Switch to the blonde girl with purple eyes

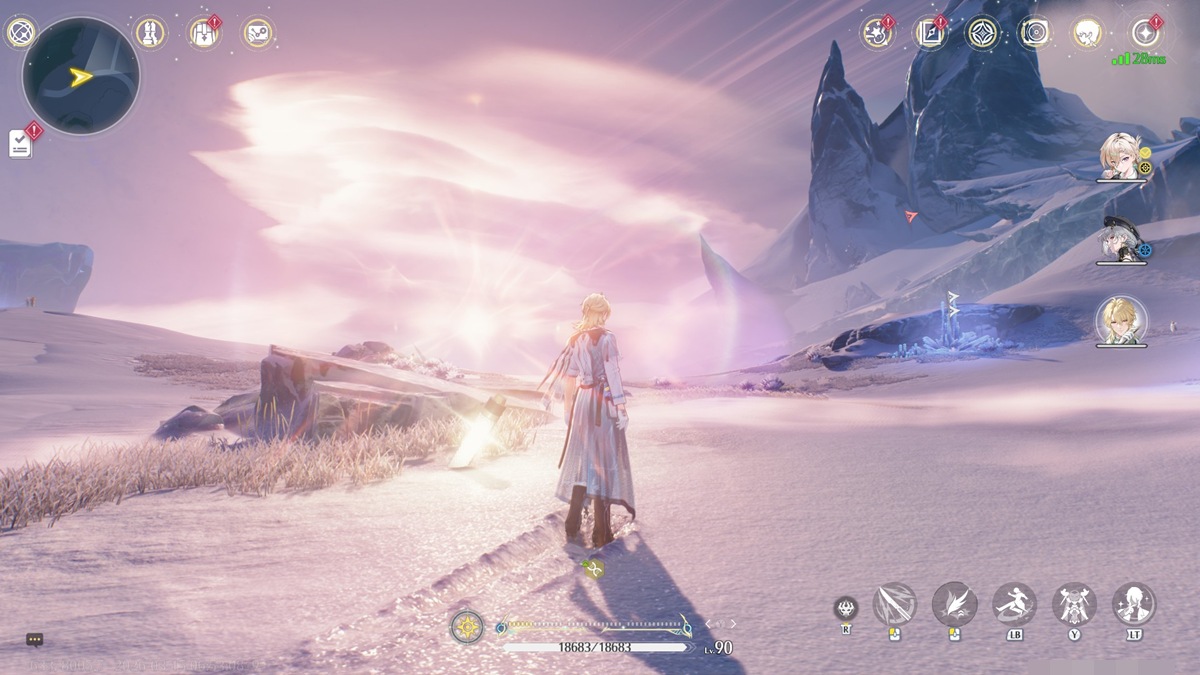[1119, 156]
